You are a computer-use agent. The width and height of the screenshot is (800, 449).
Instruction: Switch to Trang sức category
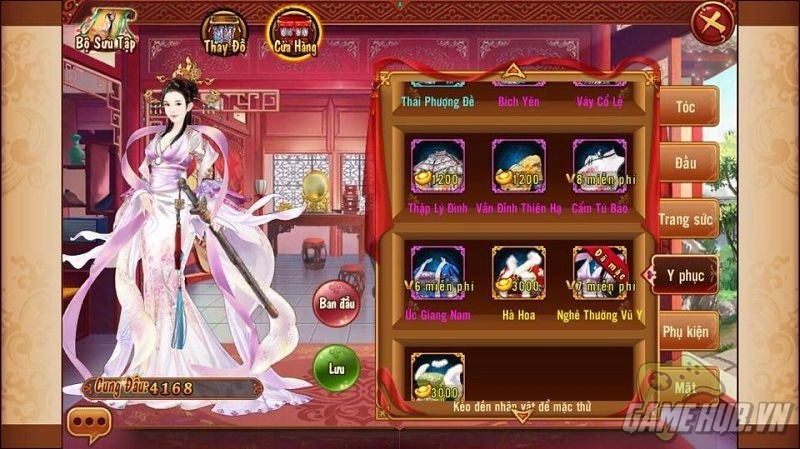coord(686,217)
